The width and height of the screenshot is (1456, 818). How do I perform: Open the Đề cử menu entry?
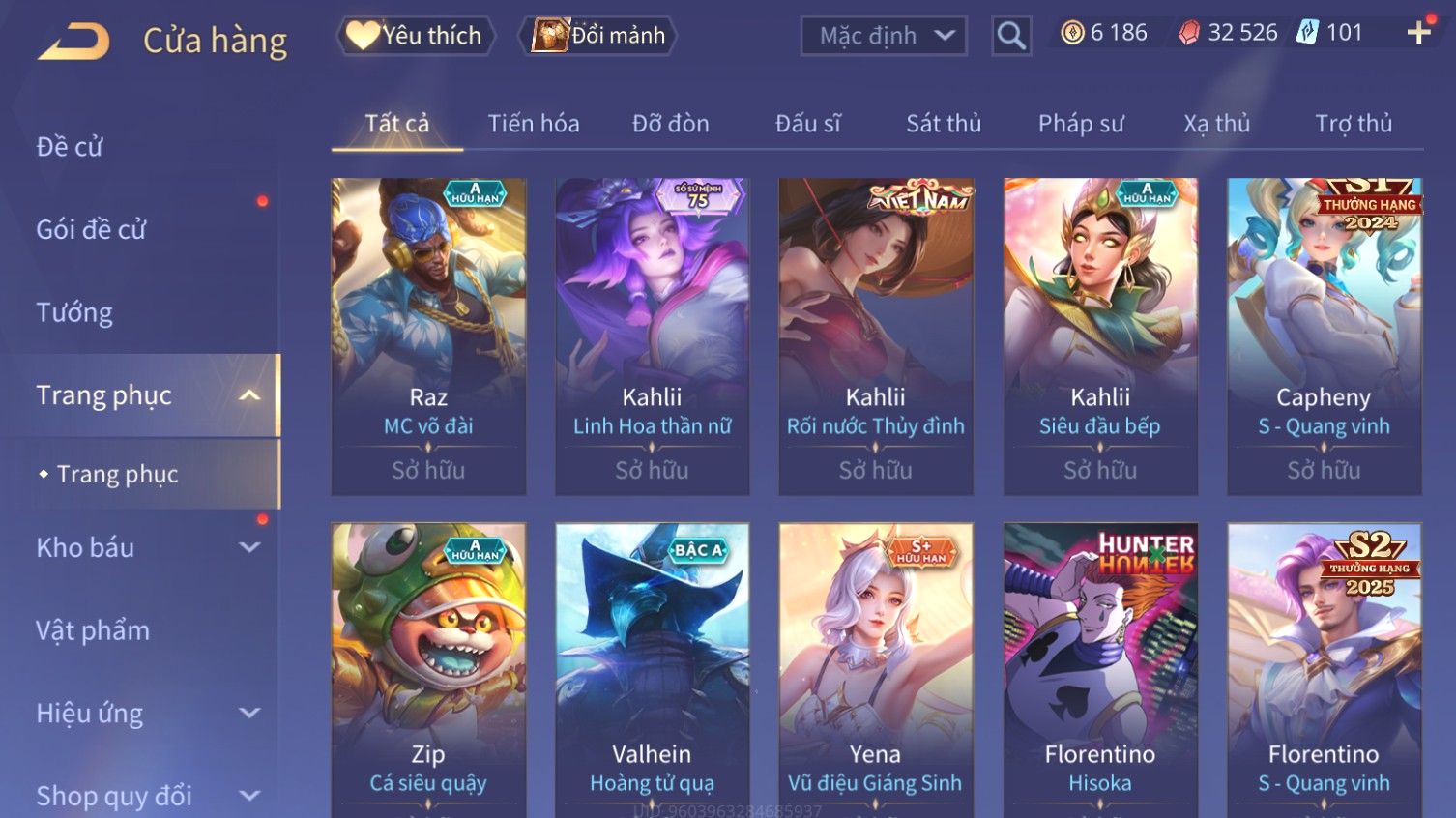point(70,147)
